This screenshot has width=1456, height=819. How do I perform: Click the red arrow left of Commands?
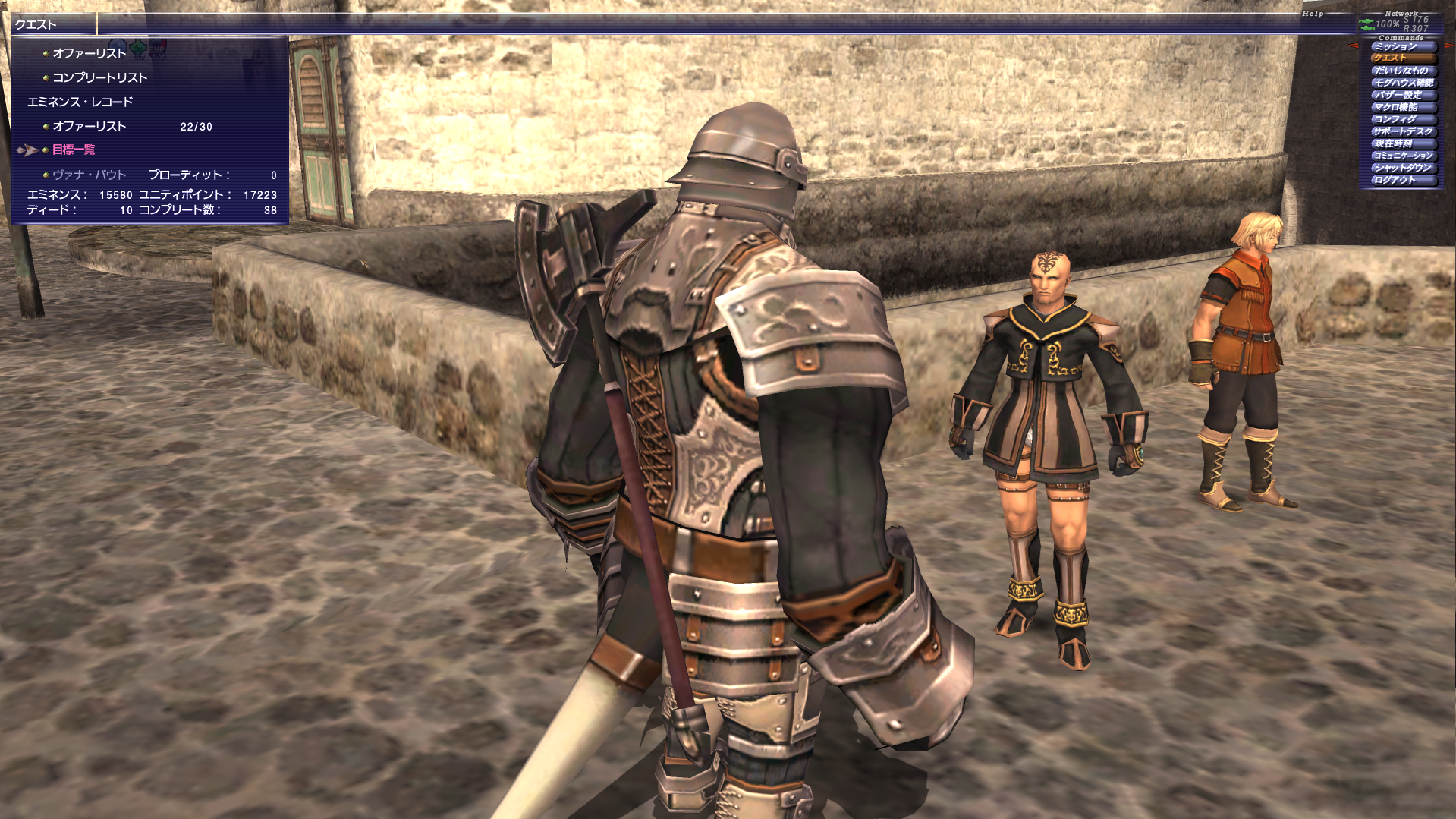coord(1354,46)
